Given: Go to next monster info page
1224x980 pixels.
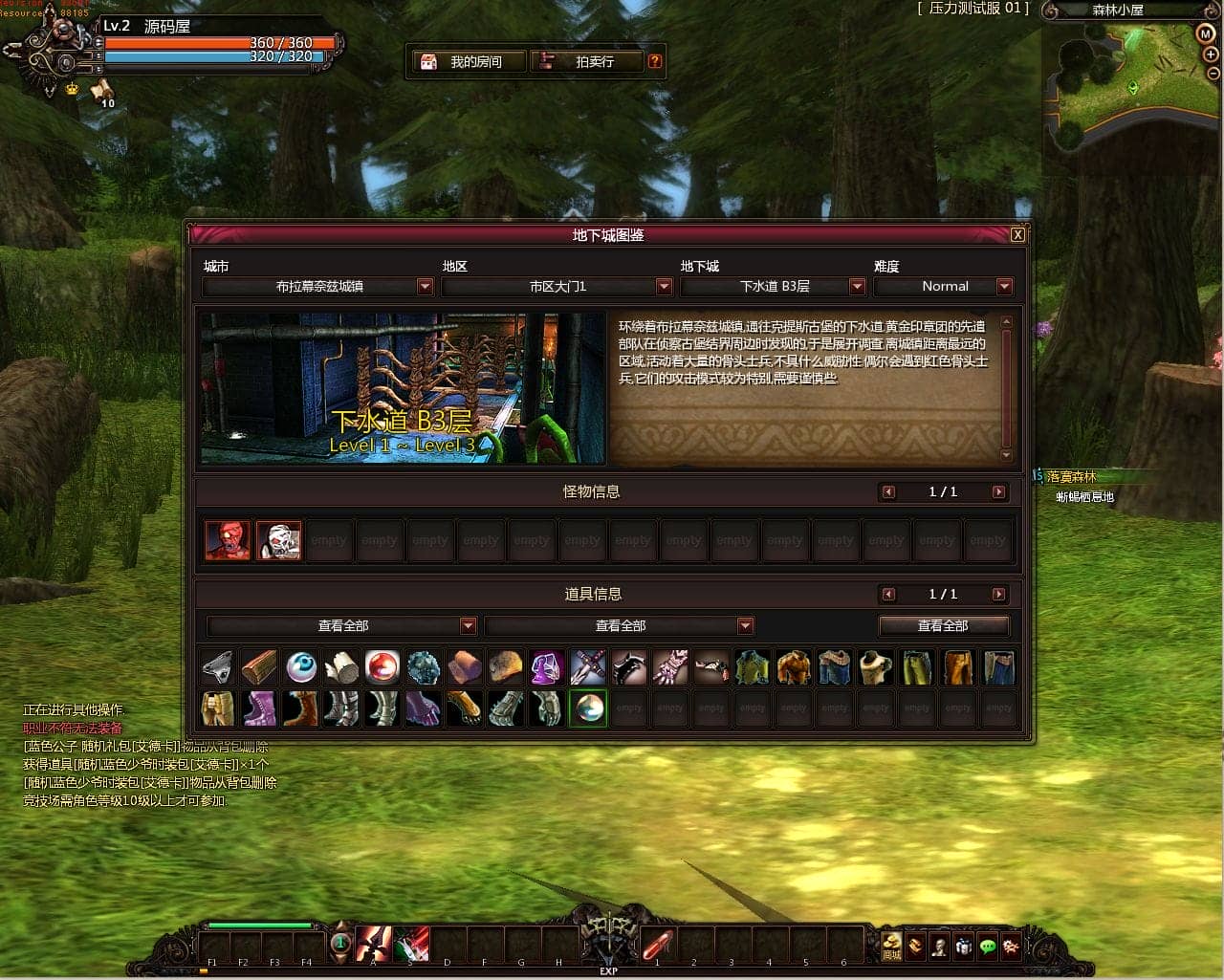Looking at the screenshot, I should pyautogui.click(x=998, y=492).
